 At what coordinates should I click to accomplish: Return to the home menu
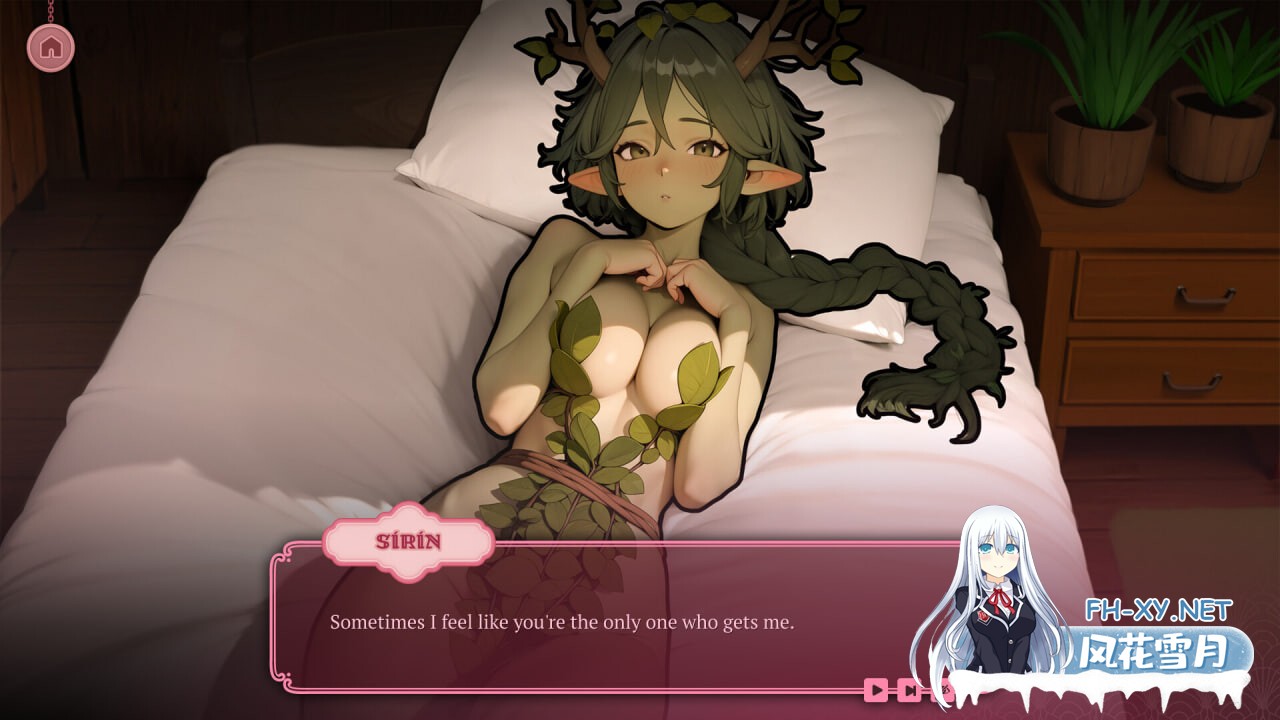coord(51,46)
